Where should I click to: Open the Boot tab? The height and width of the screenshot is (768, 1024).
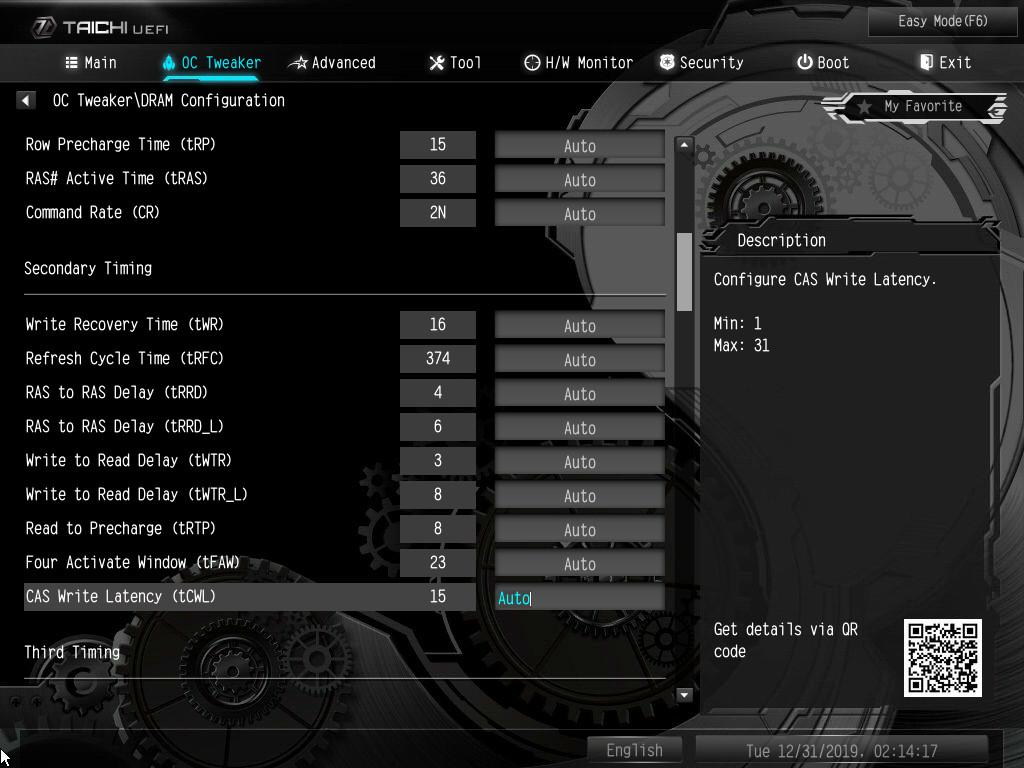pyautogui.click(x=823, y=63)
